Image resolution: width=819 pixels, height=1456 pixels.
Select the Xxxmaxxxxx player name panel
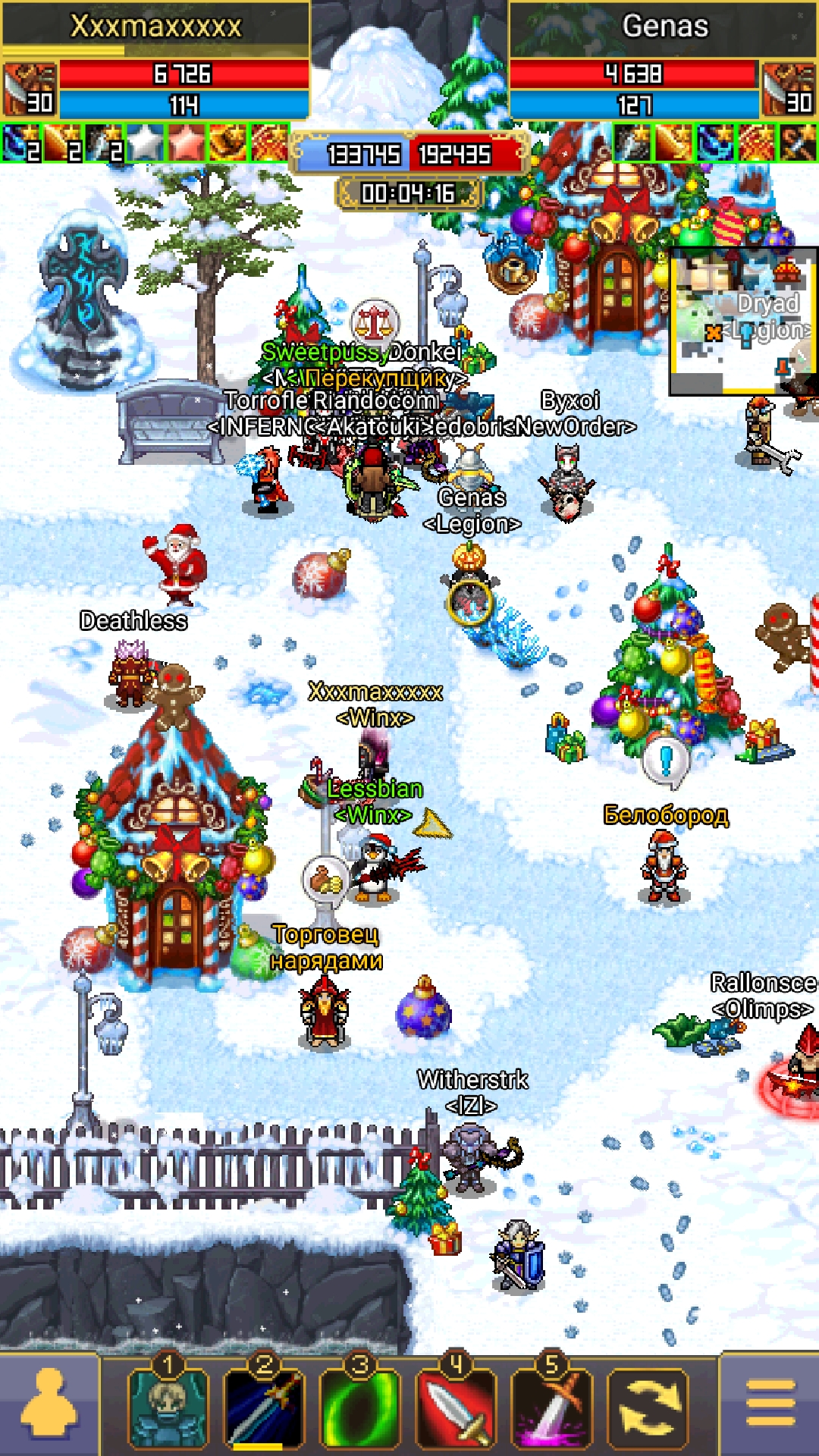(155, 27)
